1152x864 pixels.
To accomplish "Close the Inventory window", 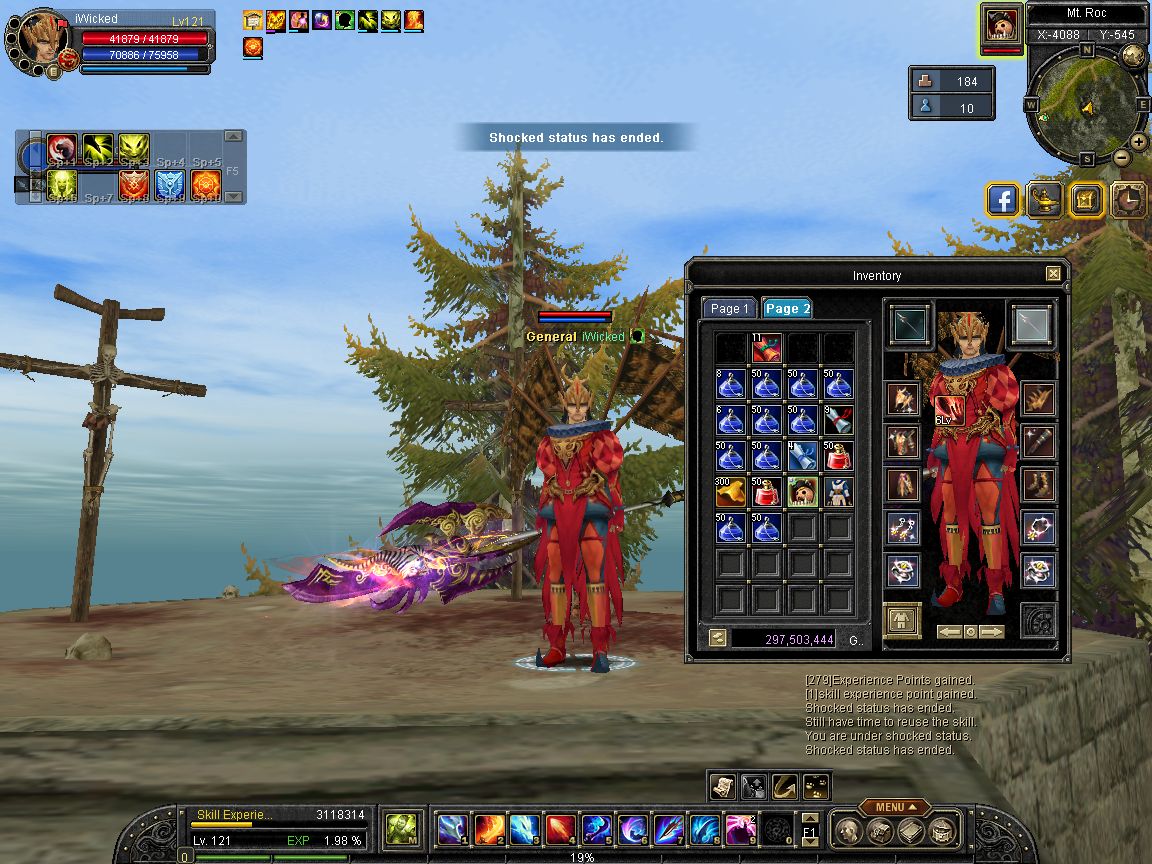I will 1053,274.
